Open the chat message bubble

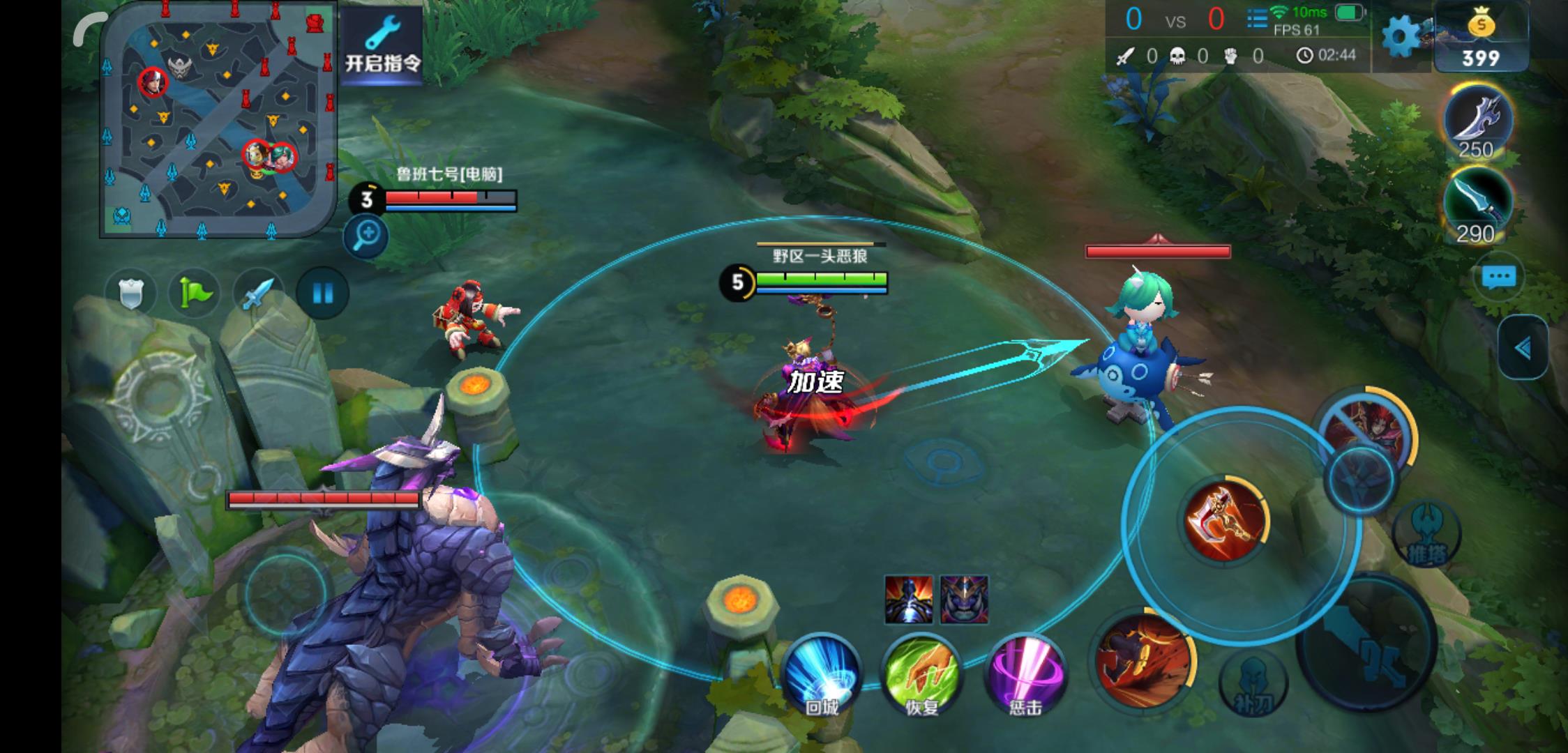1498,277
